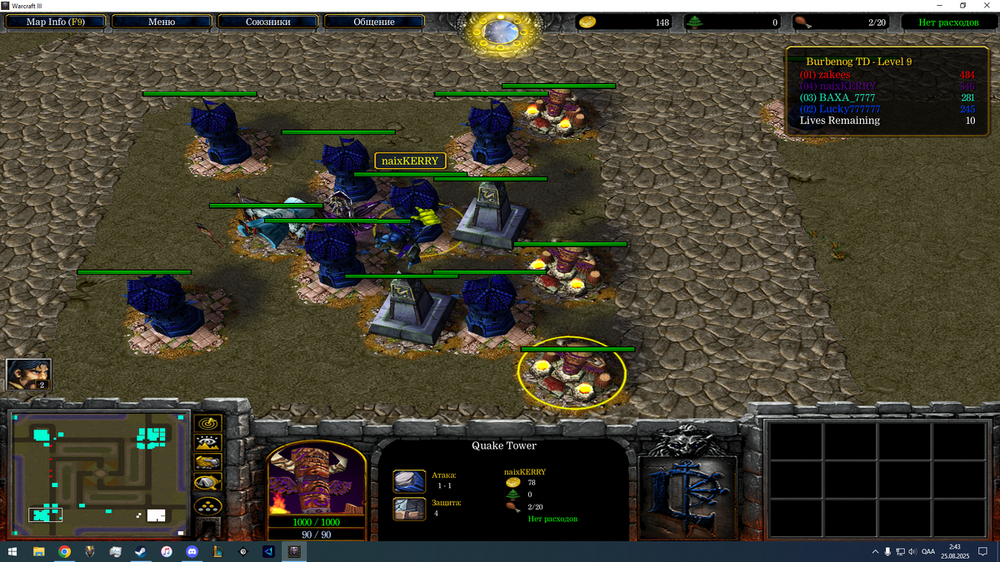Open Steam from the taskbar
This screenshot has width=1000, height=562.
pos(140,551)
